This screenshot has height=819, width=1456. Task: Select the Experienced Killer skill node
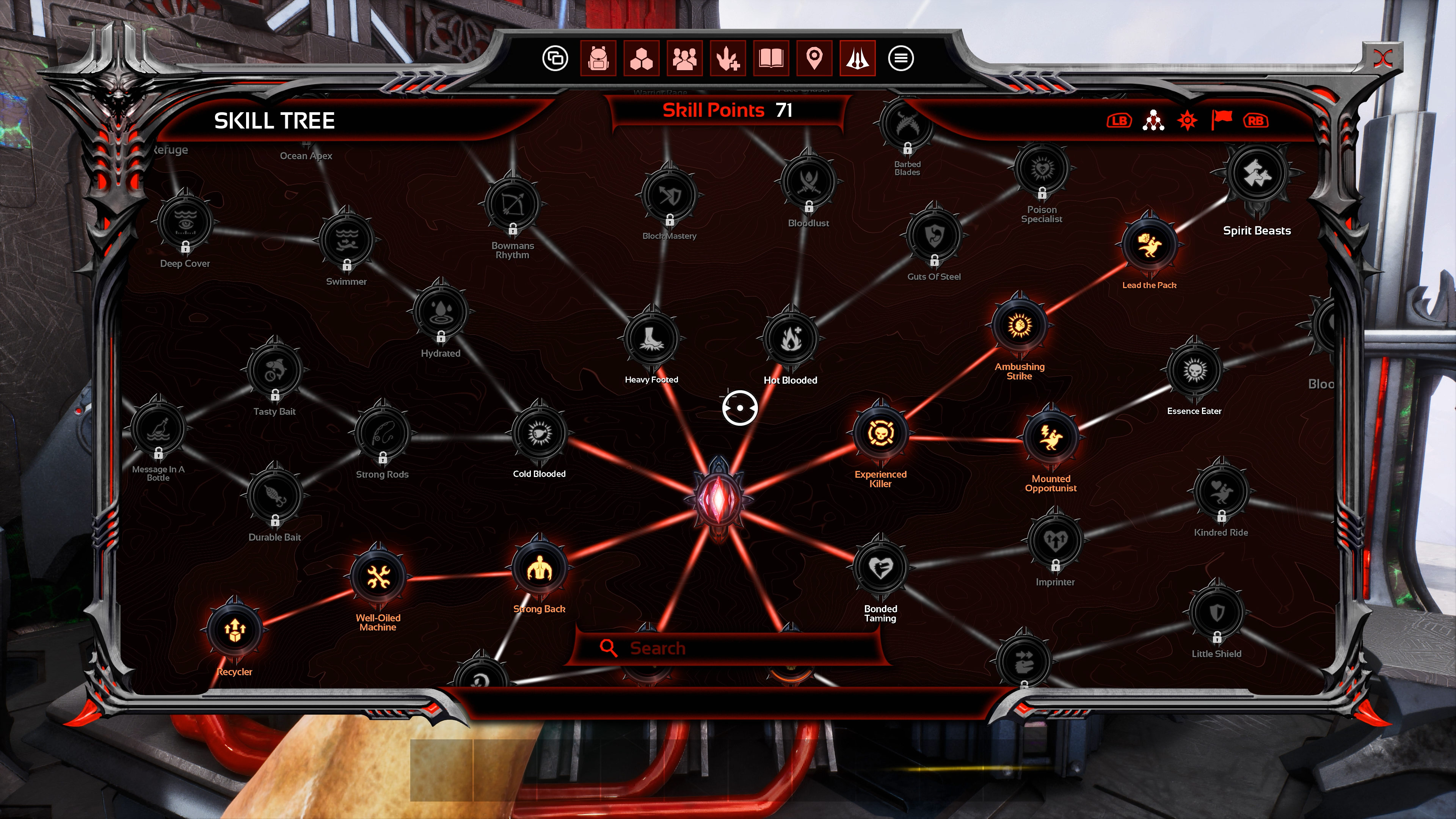click(880, 433)
